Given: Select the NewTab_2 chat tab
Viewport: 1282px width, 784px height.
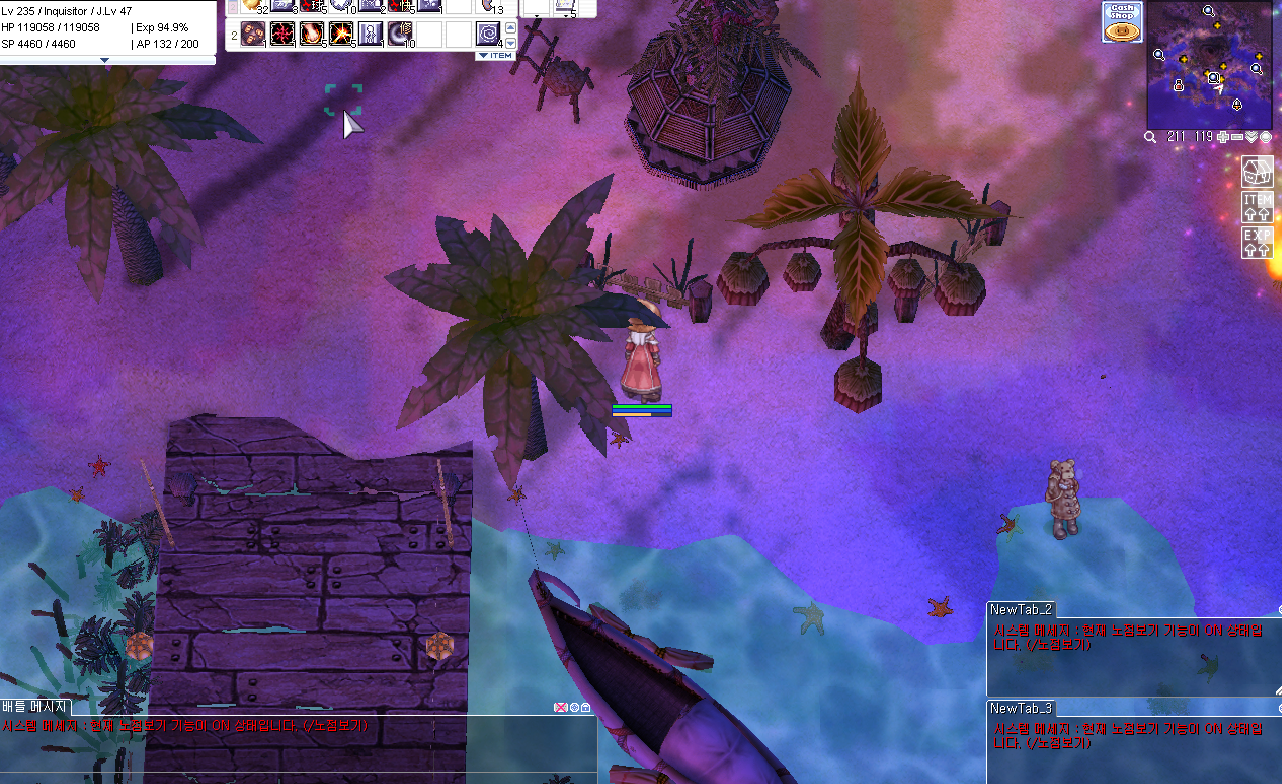Looking at the screenshot, I should coord(1020,609).
